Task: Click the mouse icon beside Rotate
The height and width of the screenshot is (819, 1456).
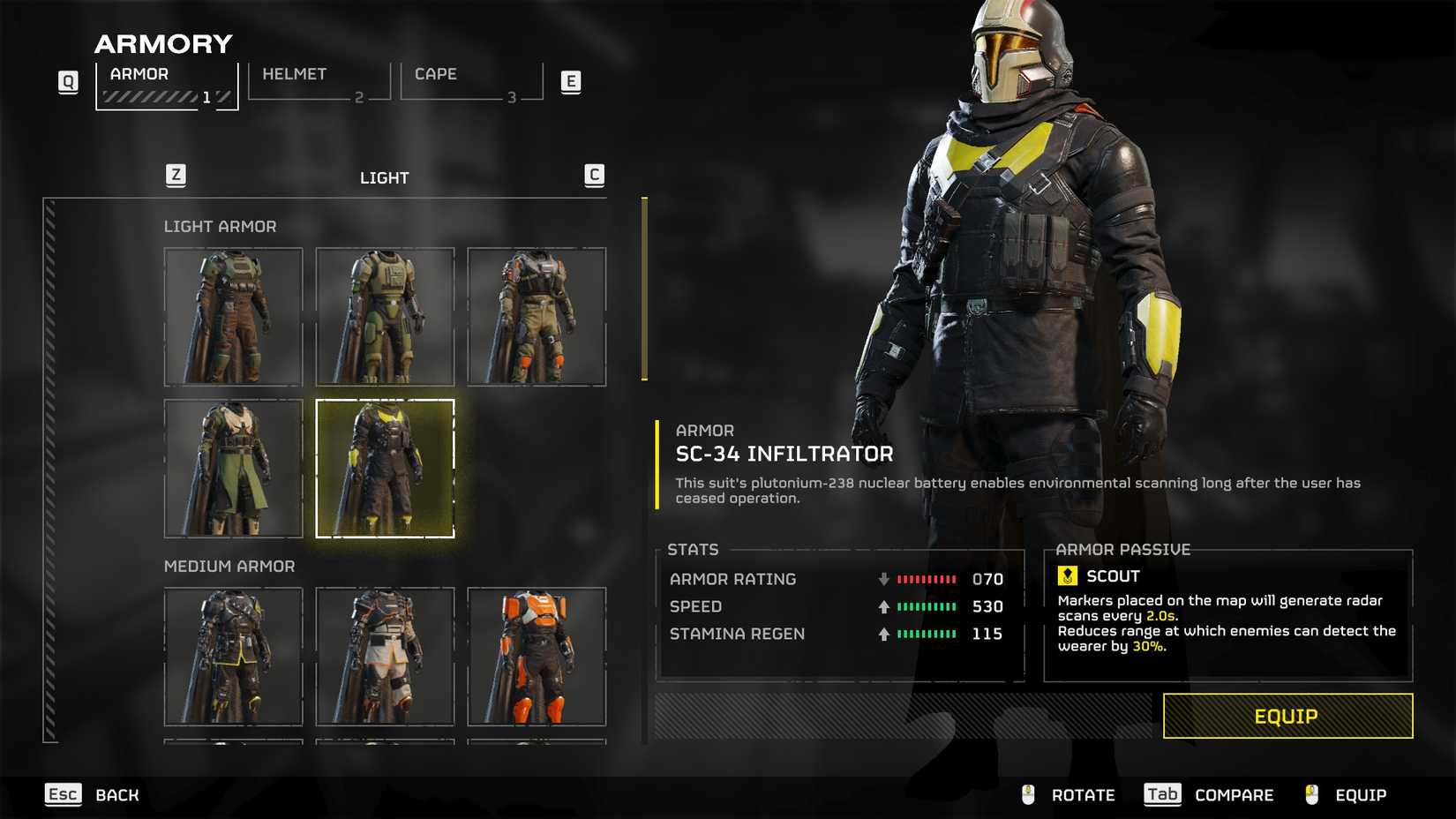Action: [x=1026, y=794]
